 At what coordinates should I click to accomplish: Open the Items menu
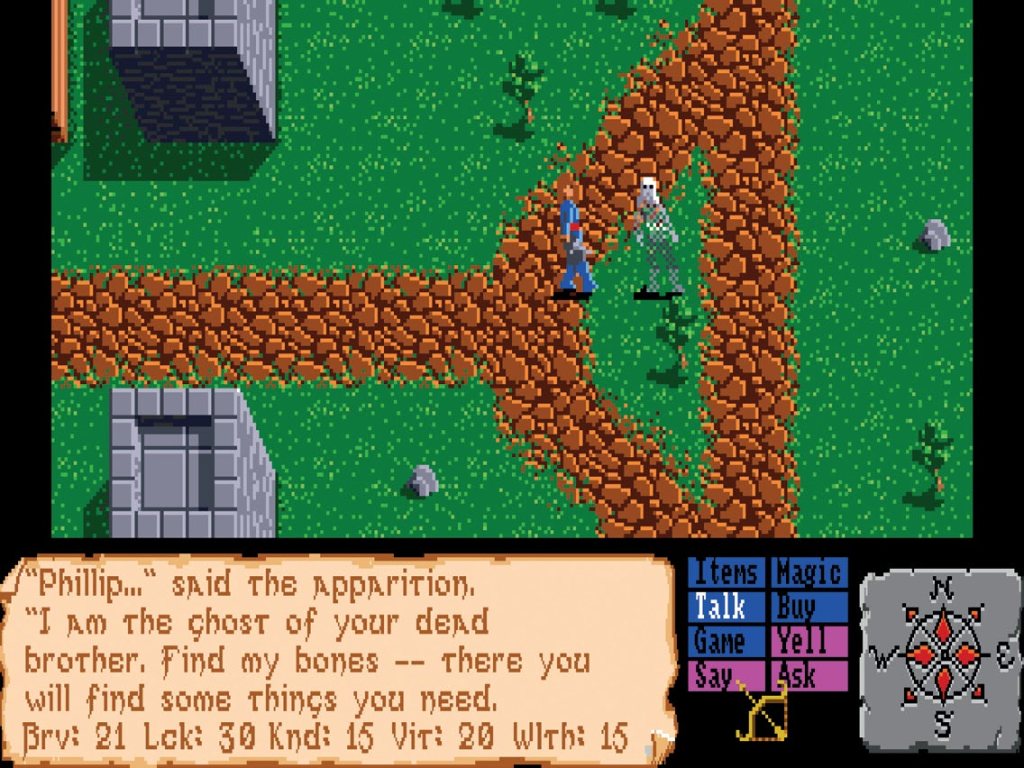(x=726, y=573)
